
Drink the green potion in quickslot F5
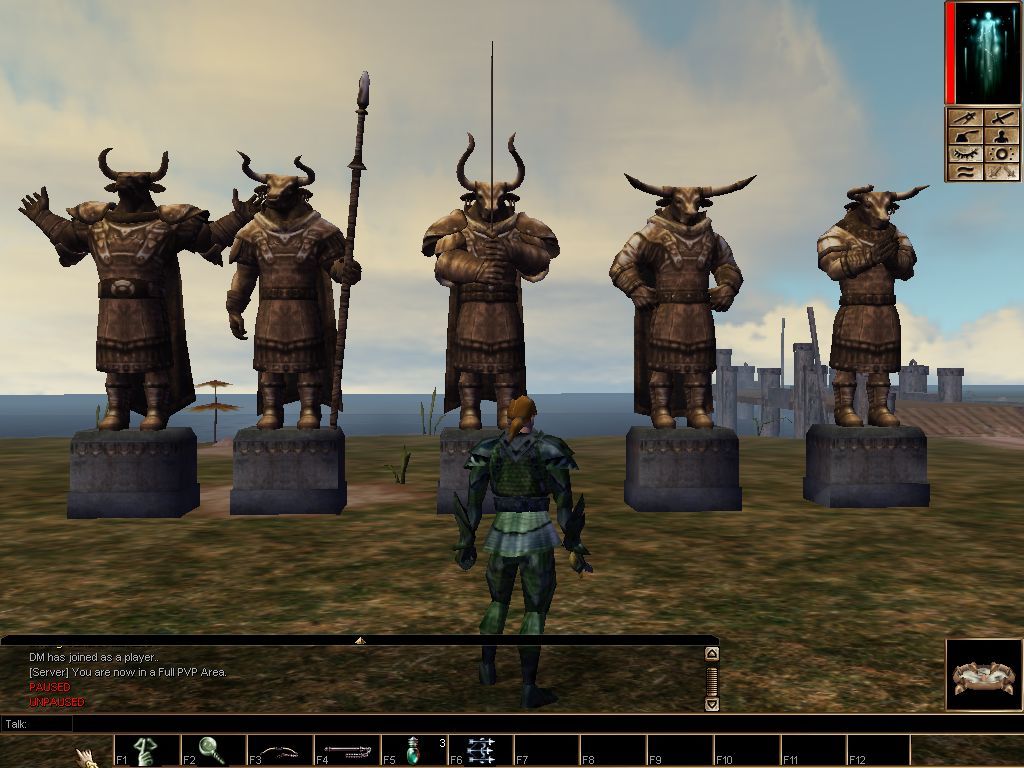pos(414,750)
